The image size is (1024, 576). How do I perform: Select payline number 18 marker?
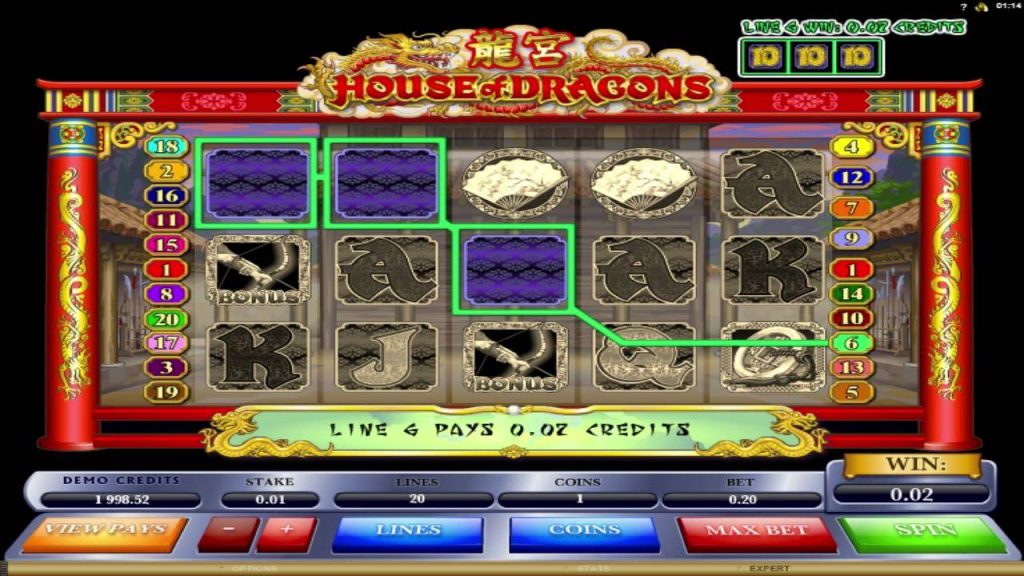pyautogui.click(x=166, y=147)
